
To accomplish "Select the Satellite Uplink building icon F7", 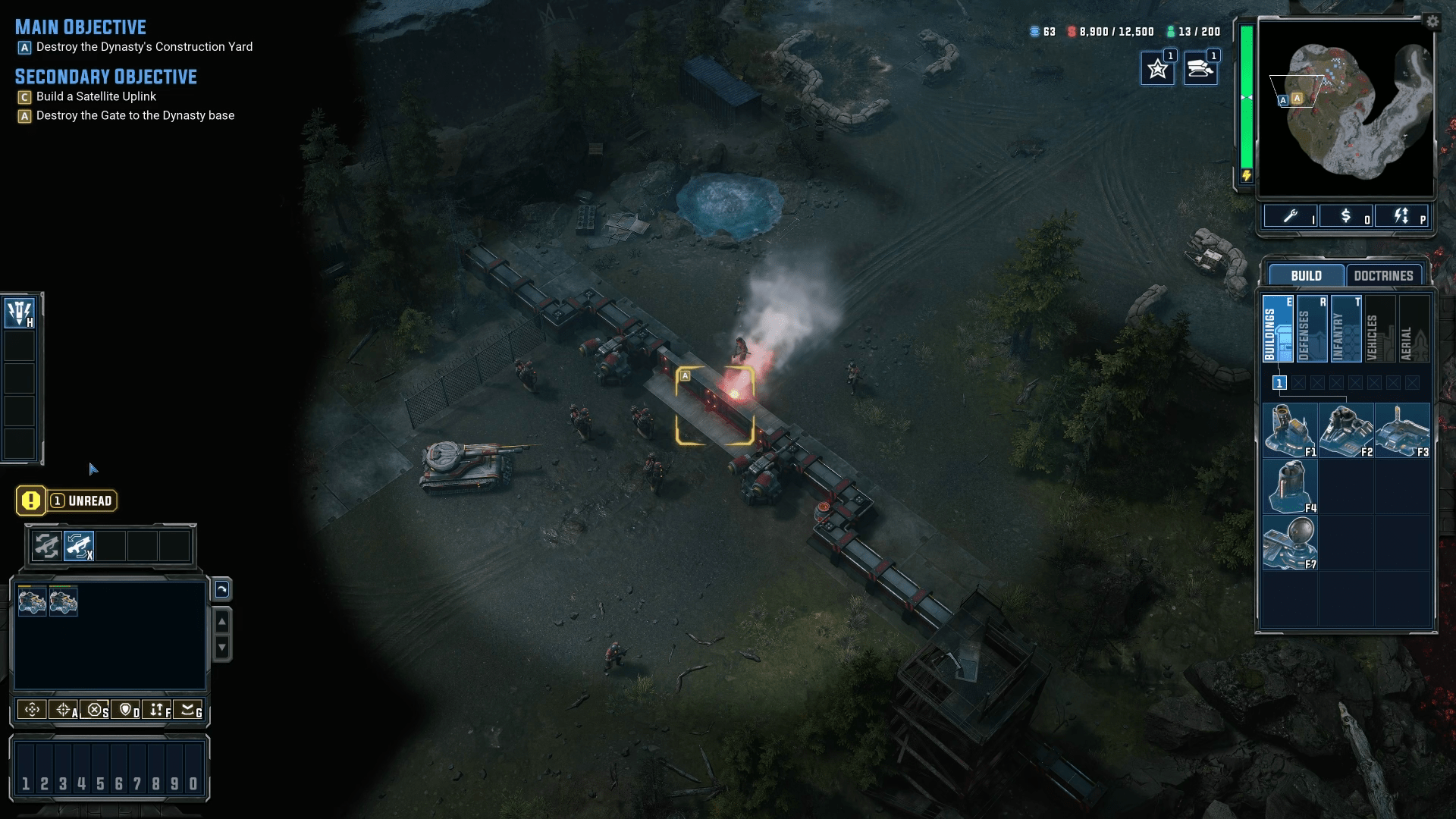I will coord(1290,541).
